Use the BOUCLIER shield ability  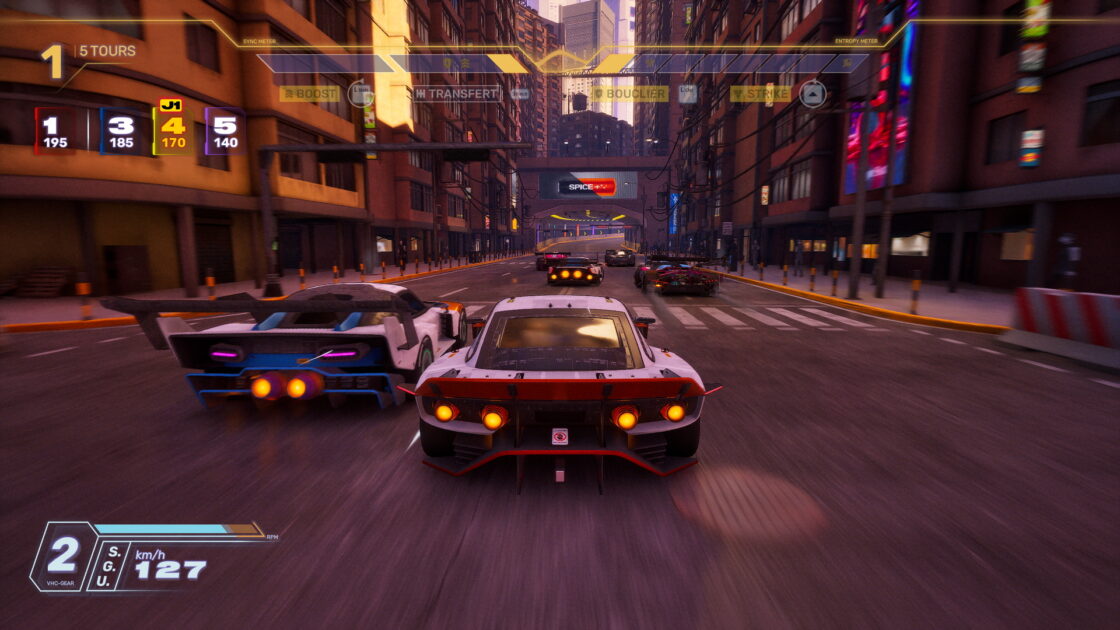[630, 94]
